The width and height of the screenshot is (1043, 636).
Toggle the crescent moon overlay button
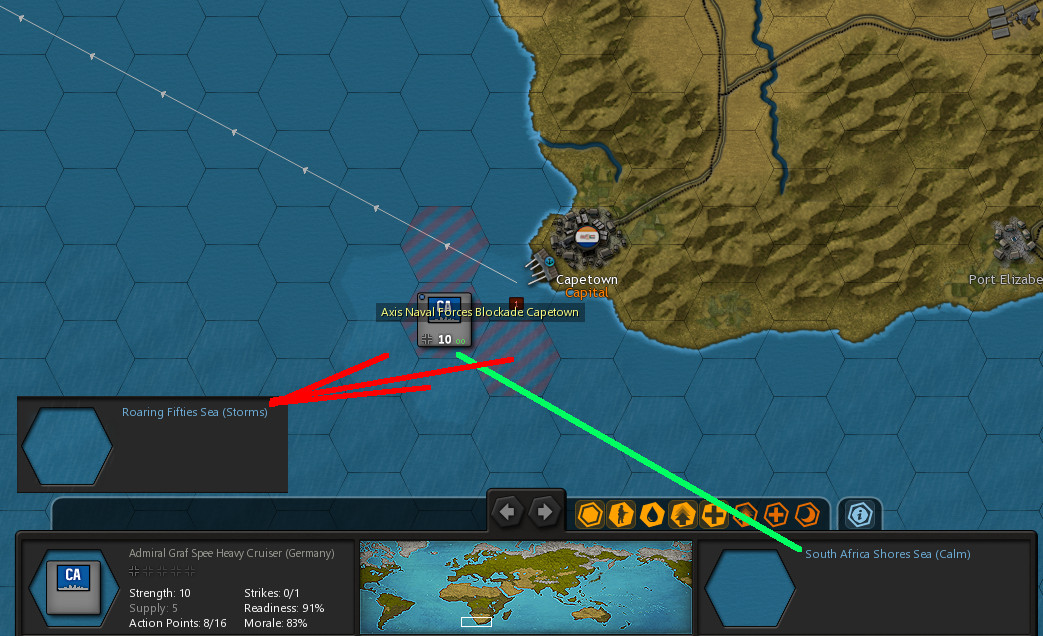tap(807, 514)
